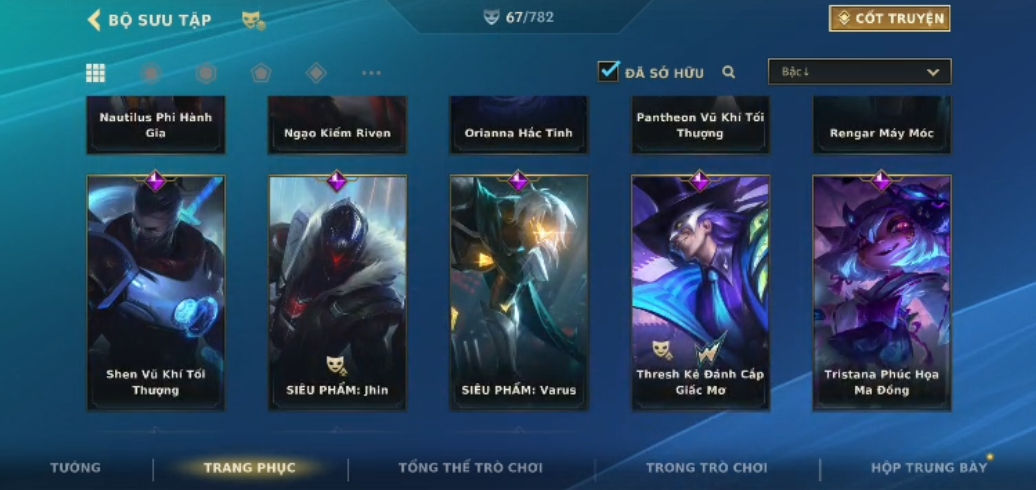1036x490 pixels.
Task: Select the grid view filter icon
Action: point(95,73)
